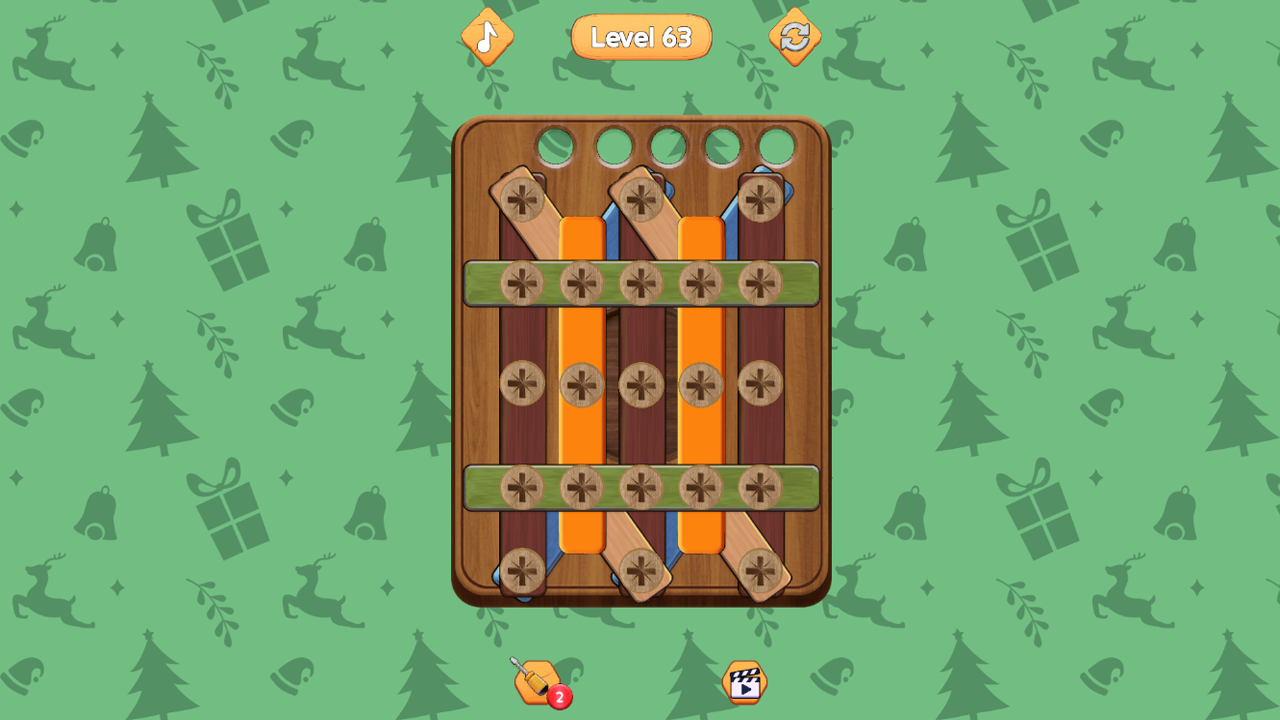Screen dimensions: 1280x720
Task: Tap the red '2' badge on the hint icon
Action: (x=557, y=697)
